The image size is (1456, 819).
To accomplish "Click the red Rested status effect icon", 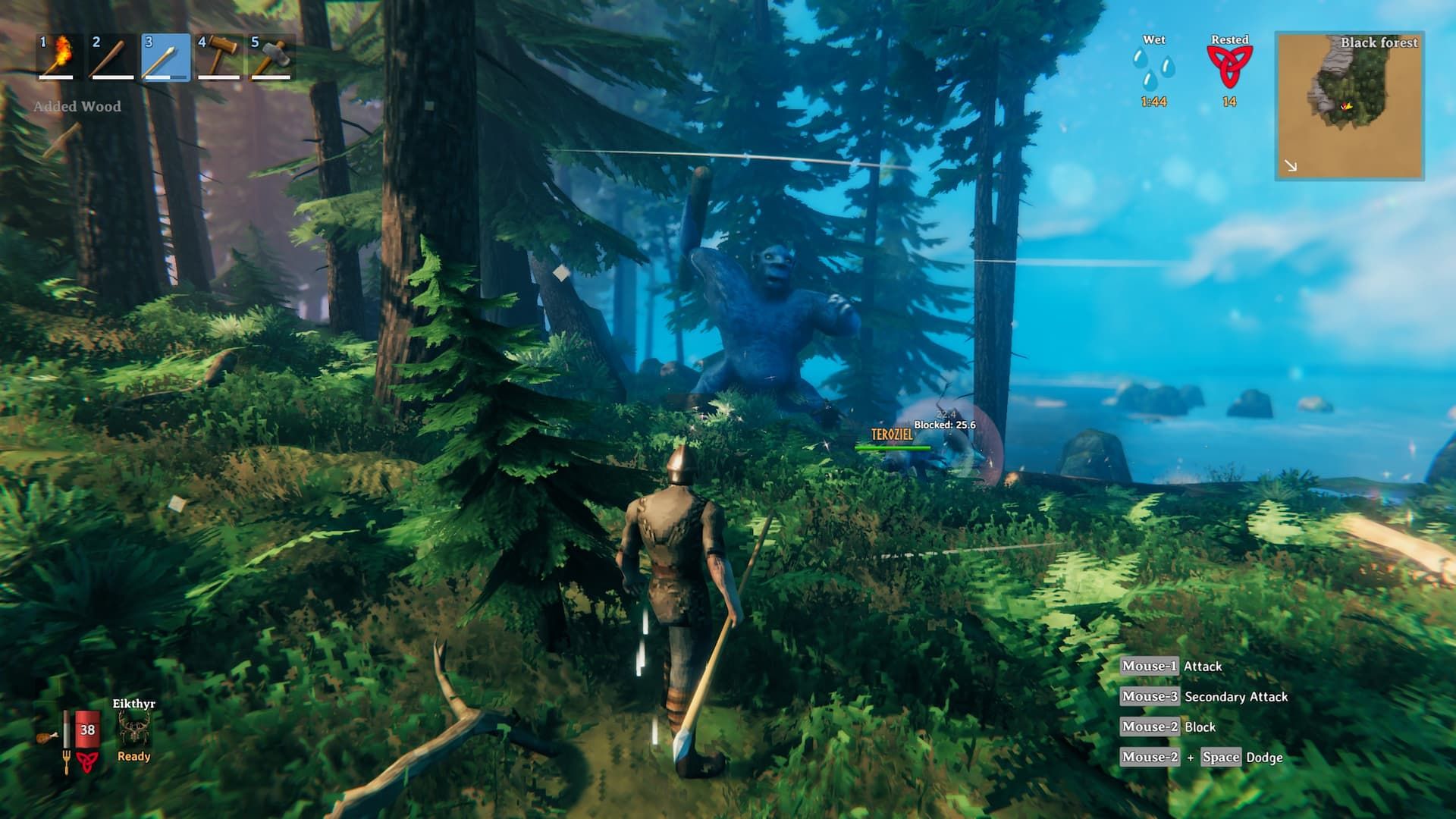I will (1230, 65).
